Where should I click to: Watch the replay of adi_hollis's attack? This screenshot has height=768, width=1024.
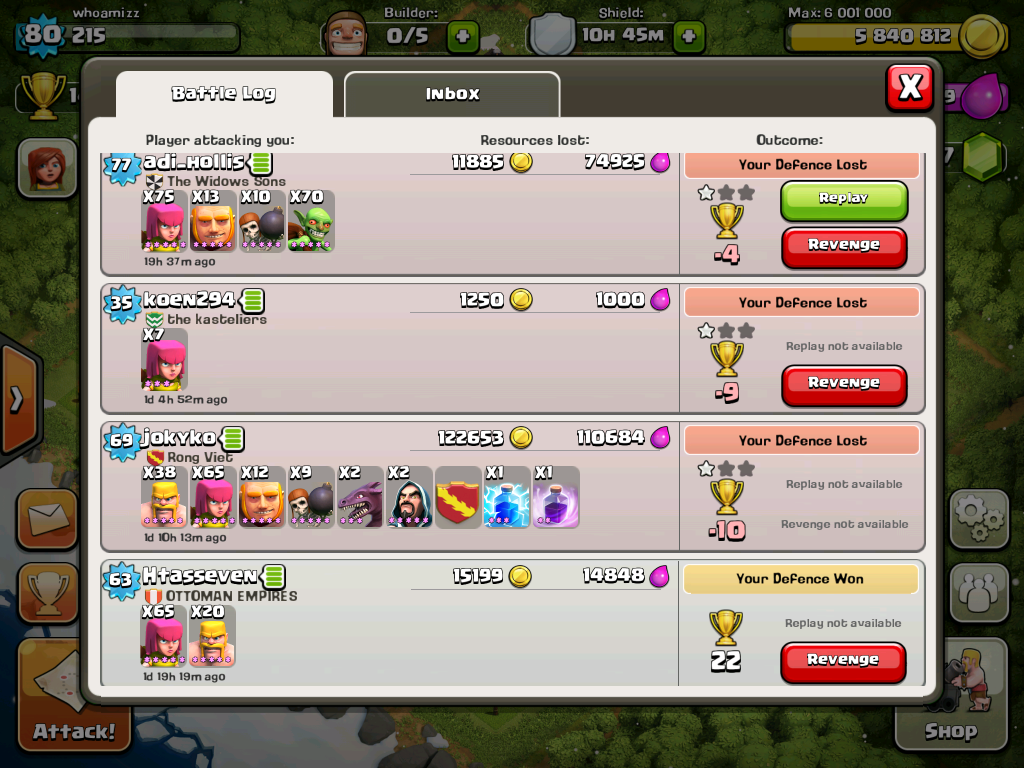[843, 199]
